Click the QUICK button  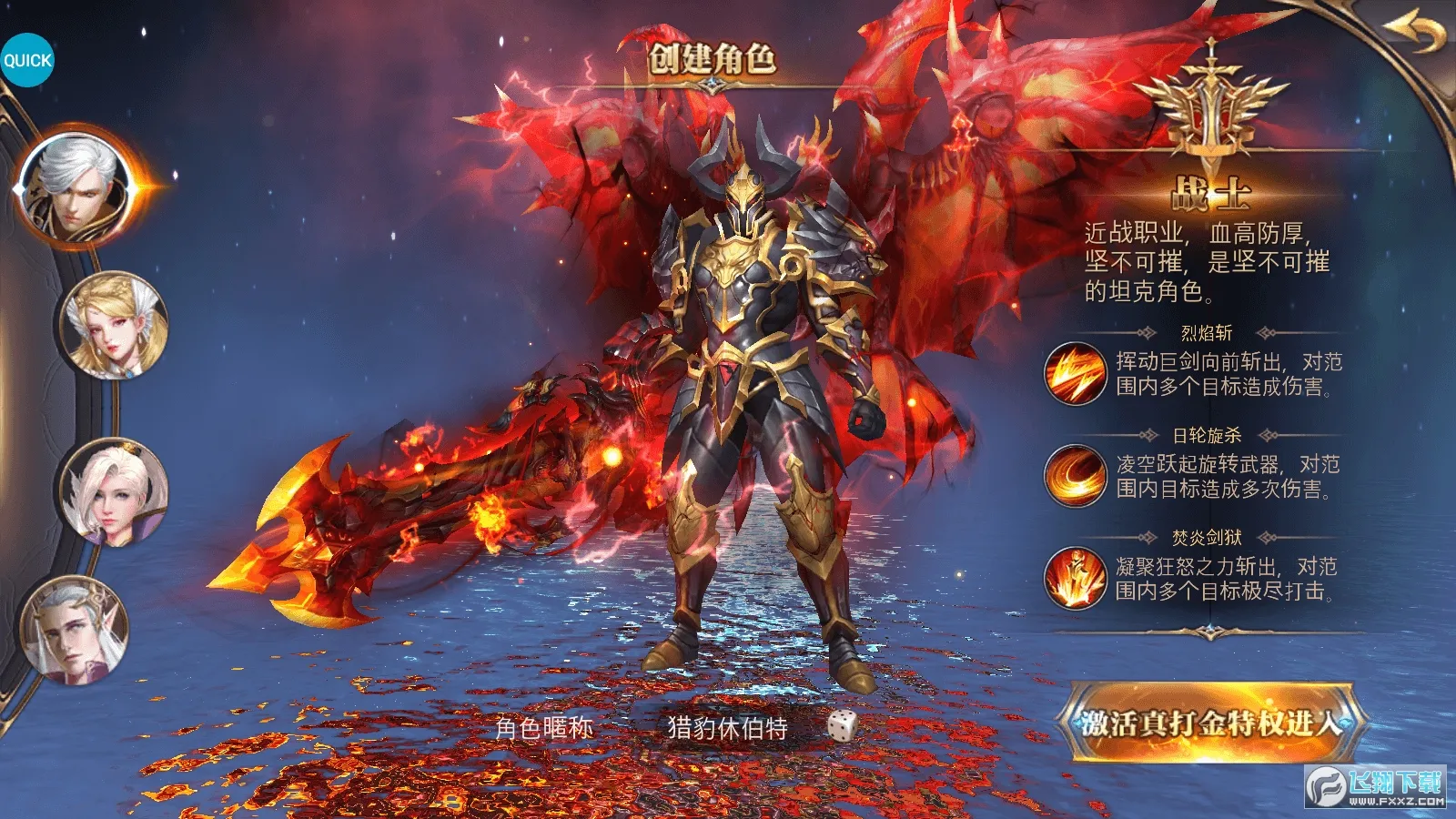[x=27, y=60]
